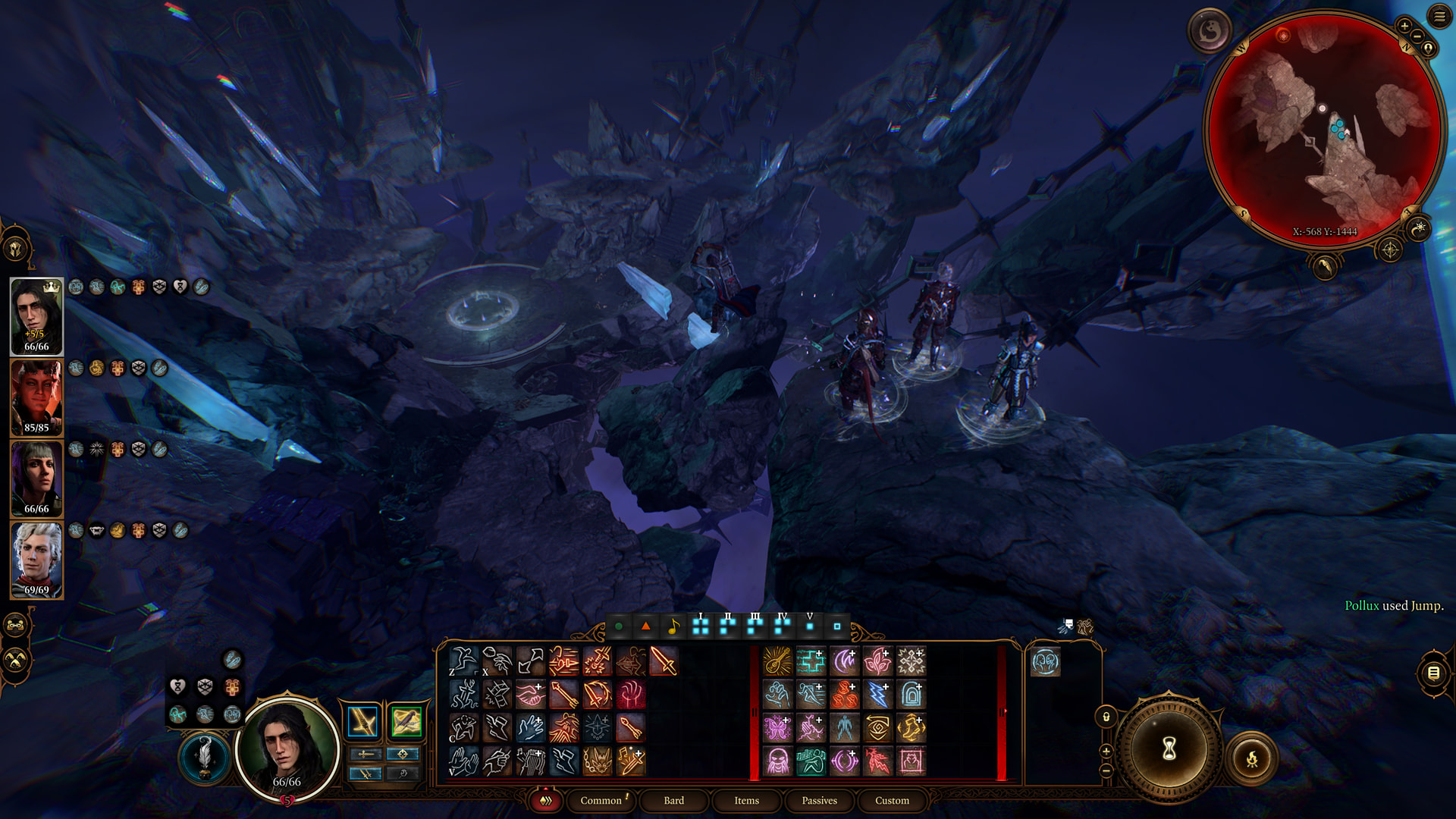This screenshot has width=1456, height=819.
Task: Select the white-haired companion portrait
Action: (36, 560)
